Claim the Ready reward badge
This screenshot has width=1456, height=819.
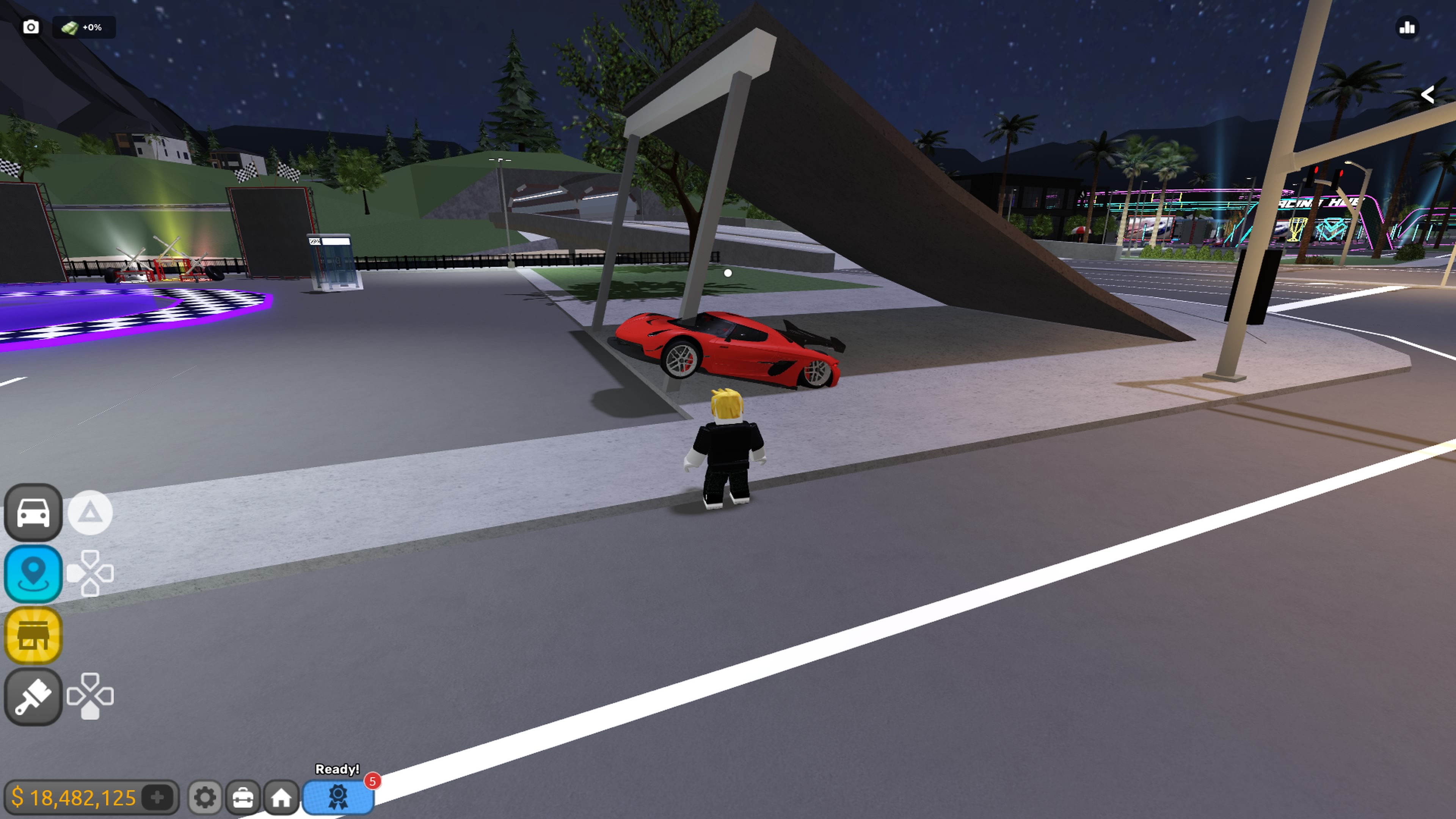(338, 796)
